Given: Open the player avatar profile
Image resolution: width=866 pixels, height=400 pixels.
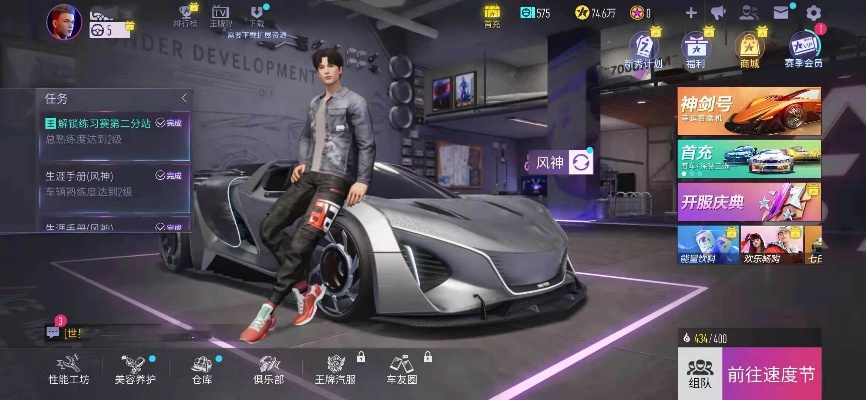Looking at the screenshot, I should coord(63,18).
